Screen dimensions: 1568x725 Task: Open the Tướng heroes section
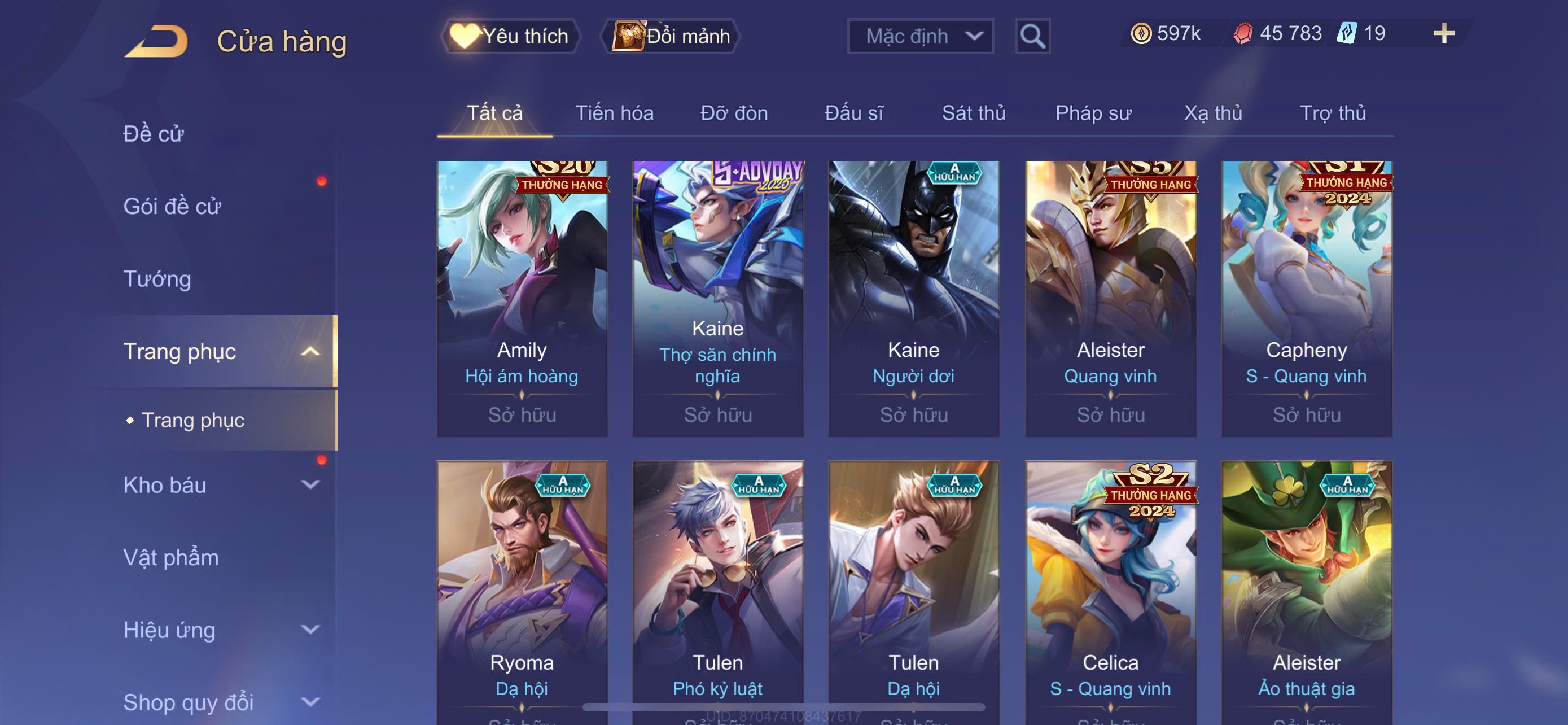point(157,279)
